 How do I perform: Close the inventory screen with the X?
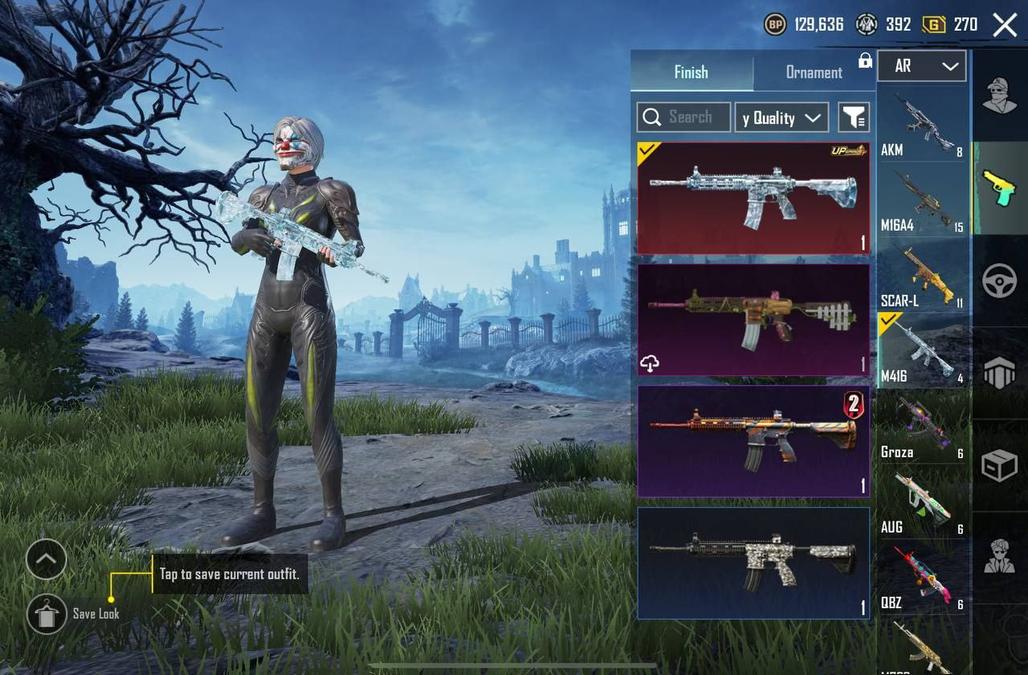[1004, 26]
